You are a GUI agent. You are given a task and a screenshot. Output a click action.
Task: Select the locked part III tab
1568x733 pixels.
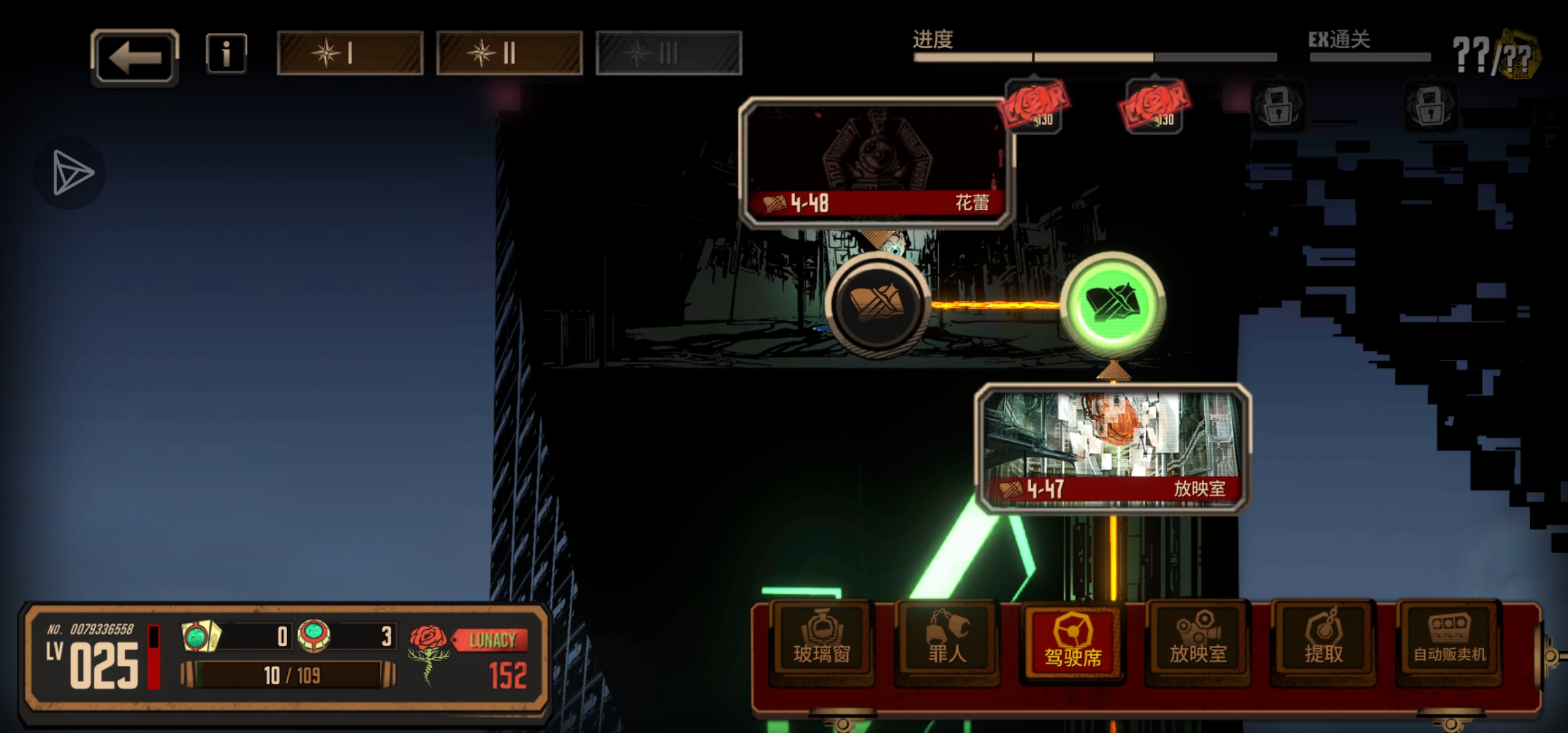669,53
